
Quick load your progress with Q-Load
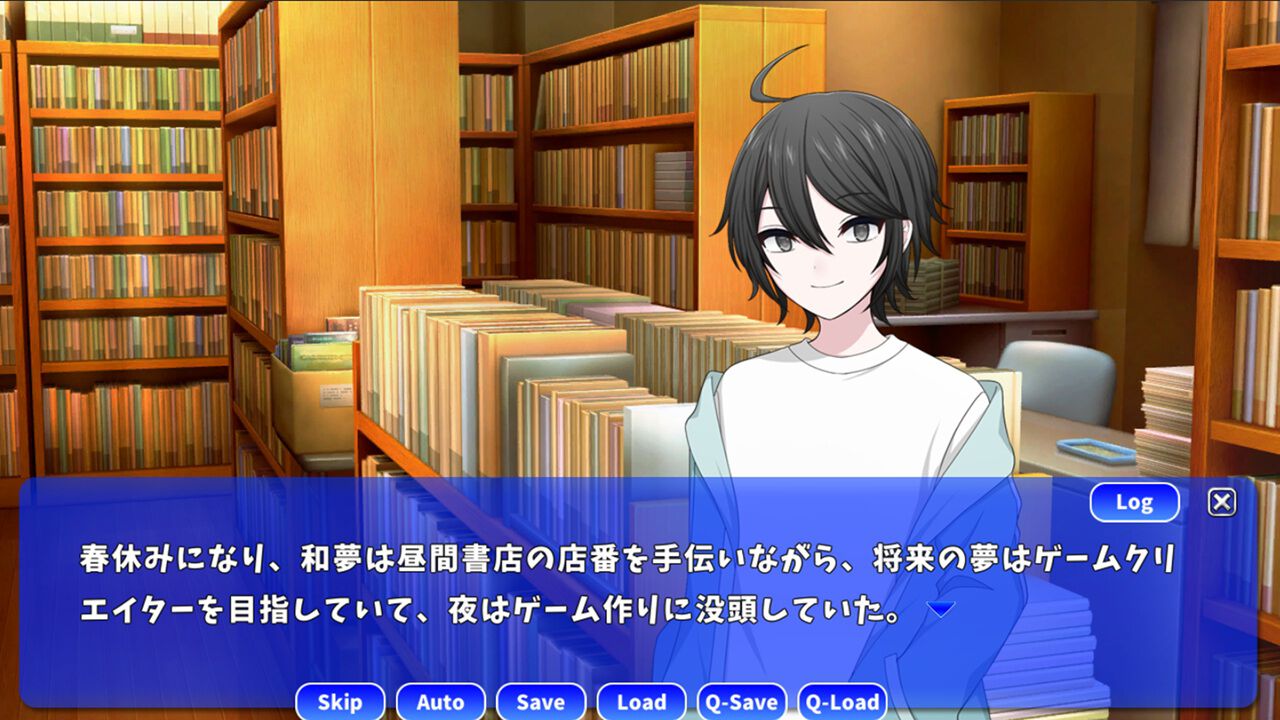pyautogui.click(x=846, y=702)
